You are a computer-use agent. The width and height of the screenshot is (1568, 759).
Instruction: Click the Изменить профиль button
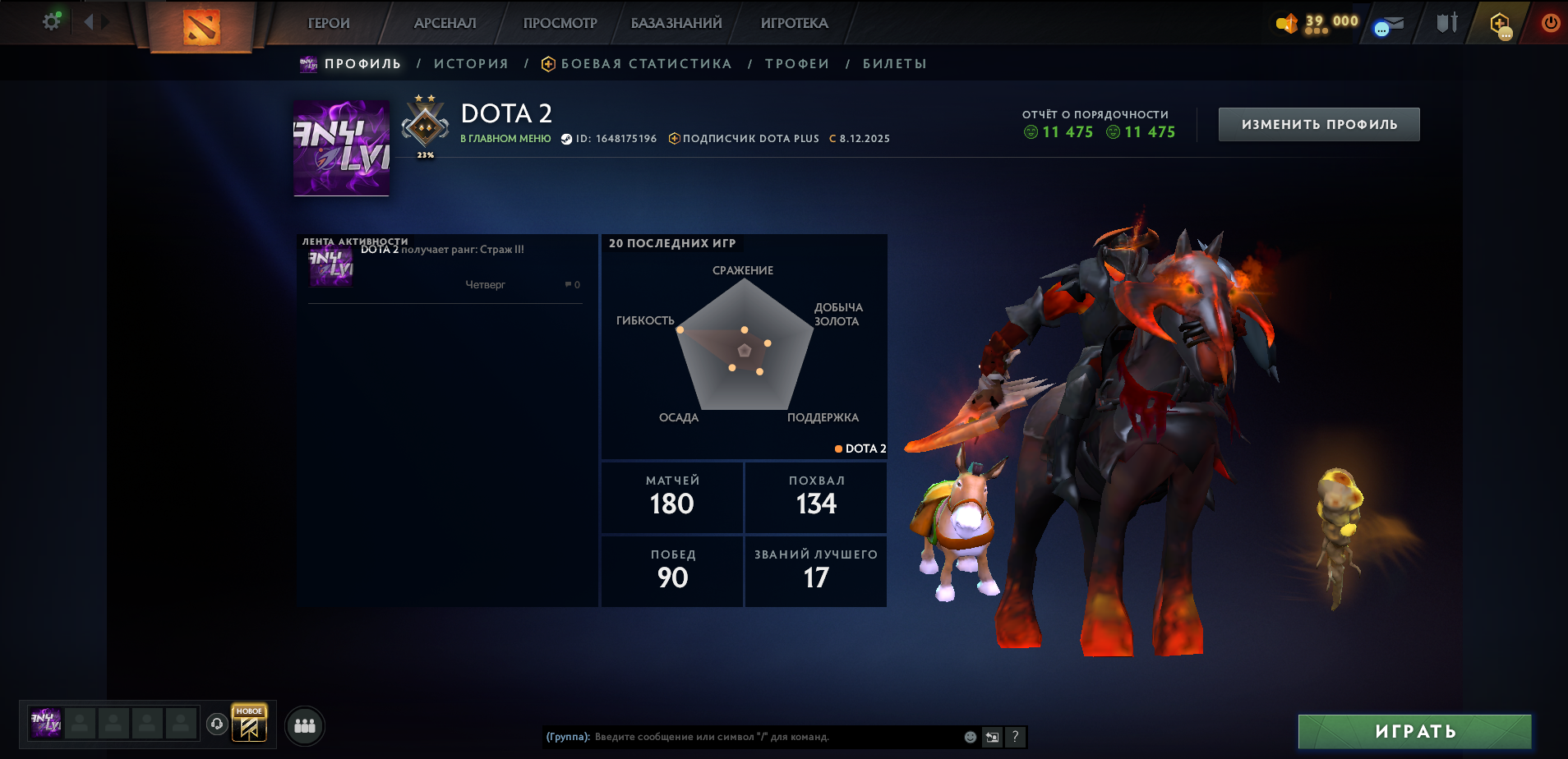pos(1318,125)
